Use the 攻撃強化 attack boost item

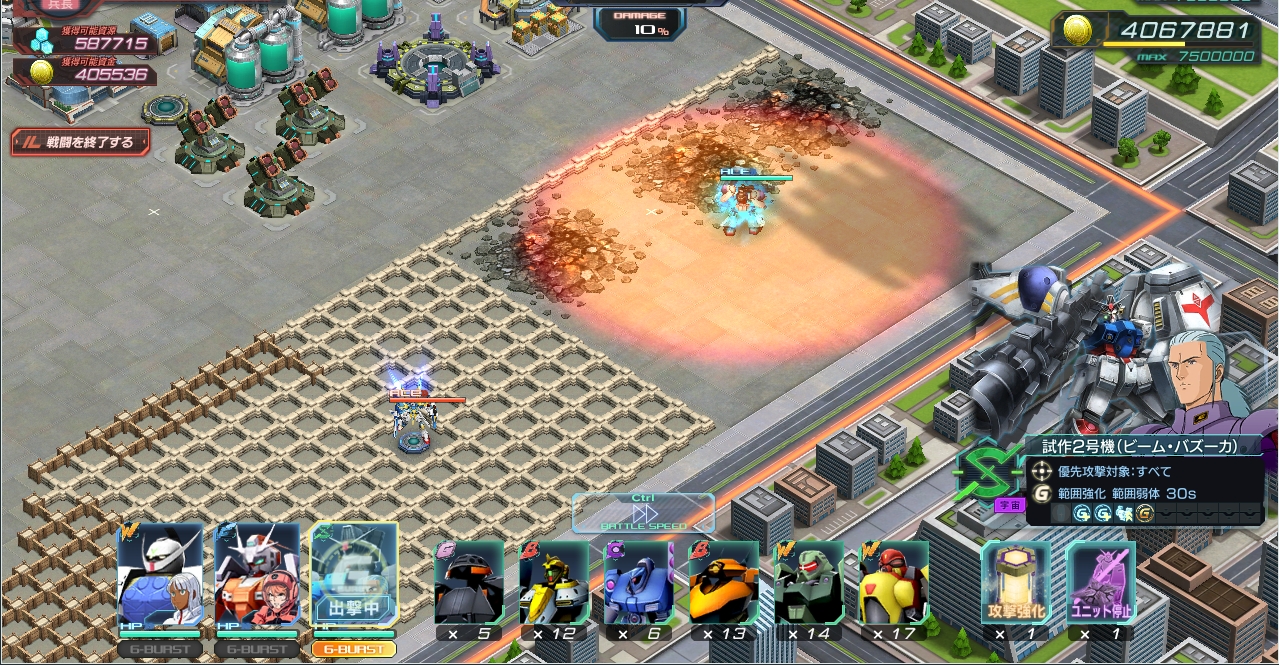click(x=1016, y=583)
